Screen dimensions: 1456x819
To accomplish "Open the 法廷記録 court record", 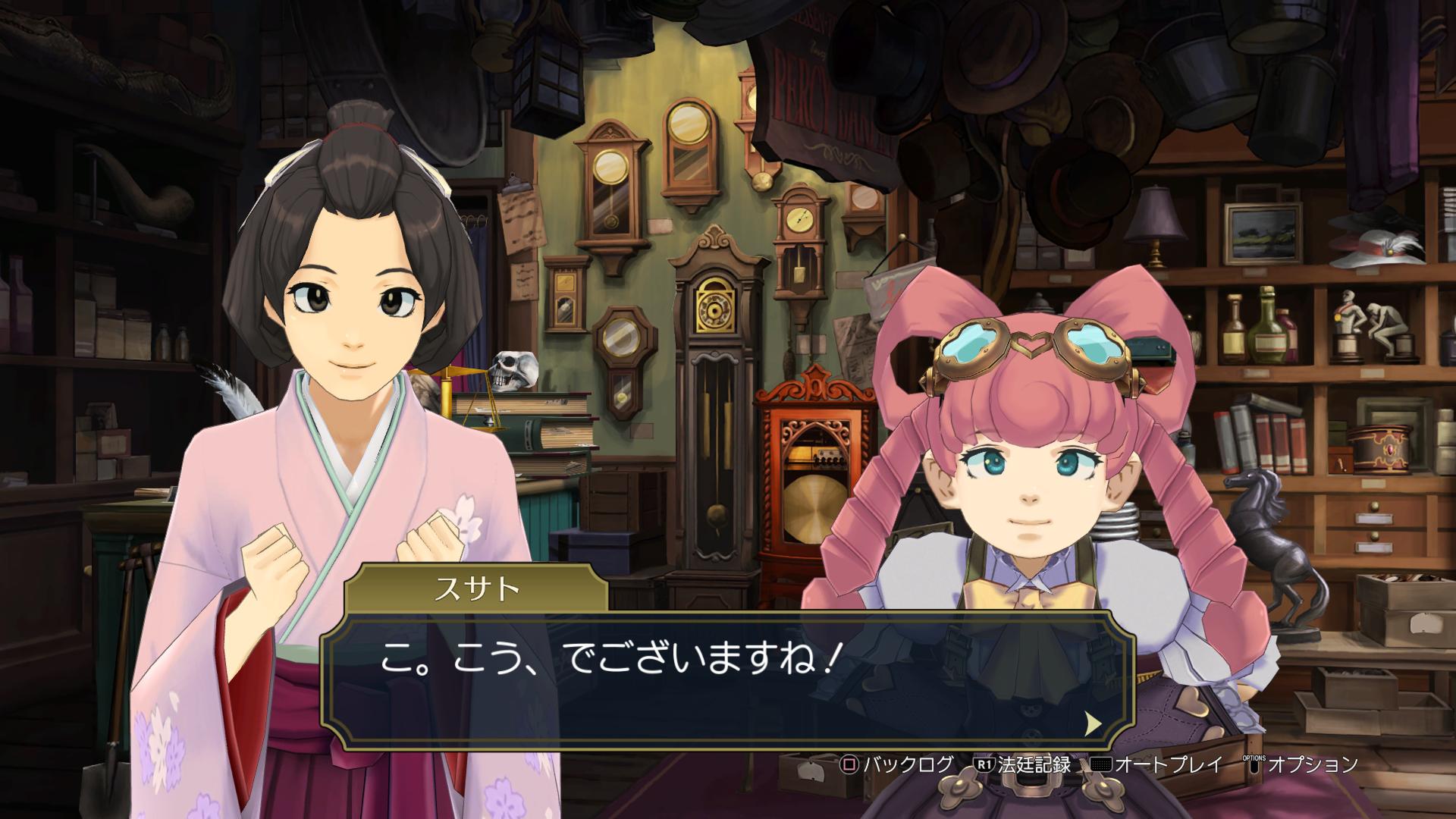I will point(1023,764).
